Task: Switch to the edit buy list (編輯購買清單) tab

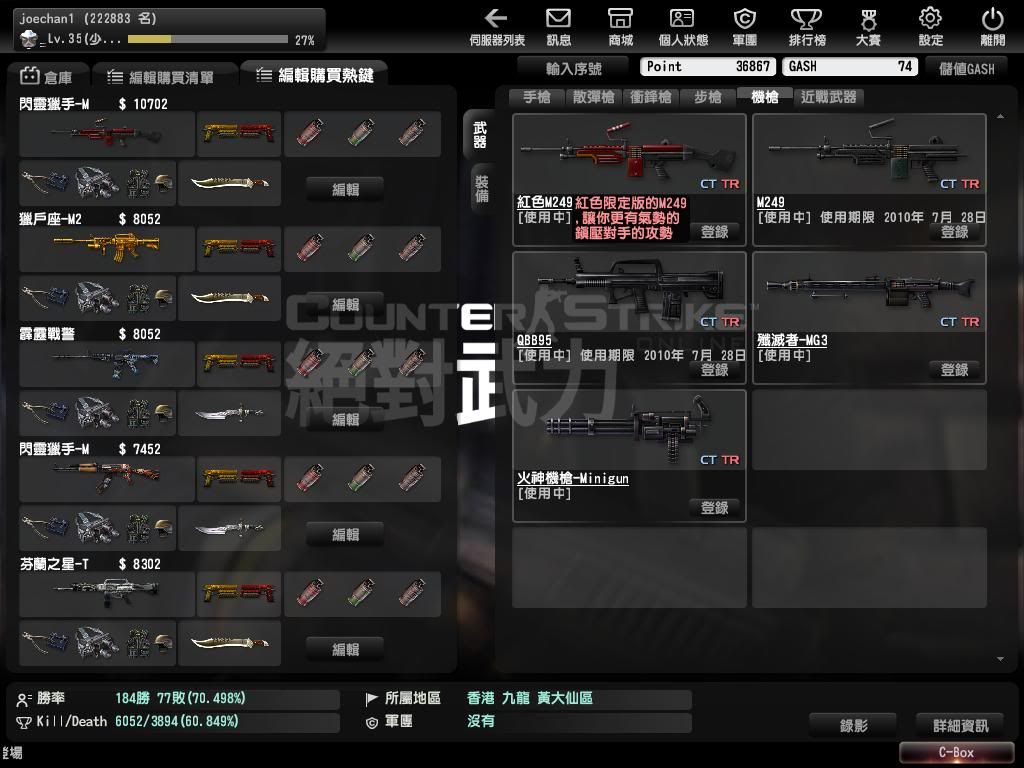Action: (164, 76)
